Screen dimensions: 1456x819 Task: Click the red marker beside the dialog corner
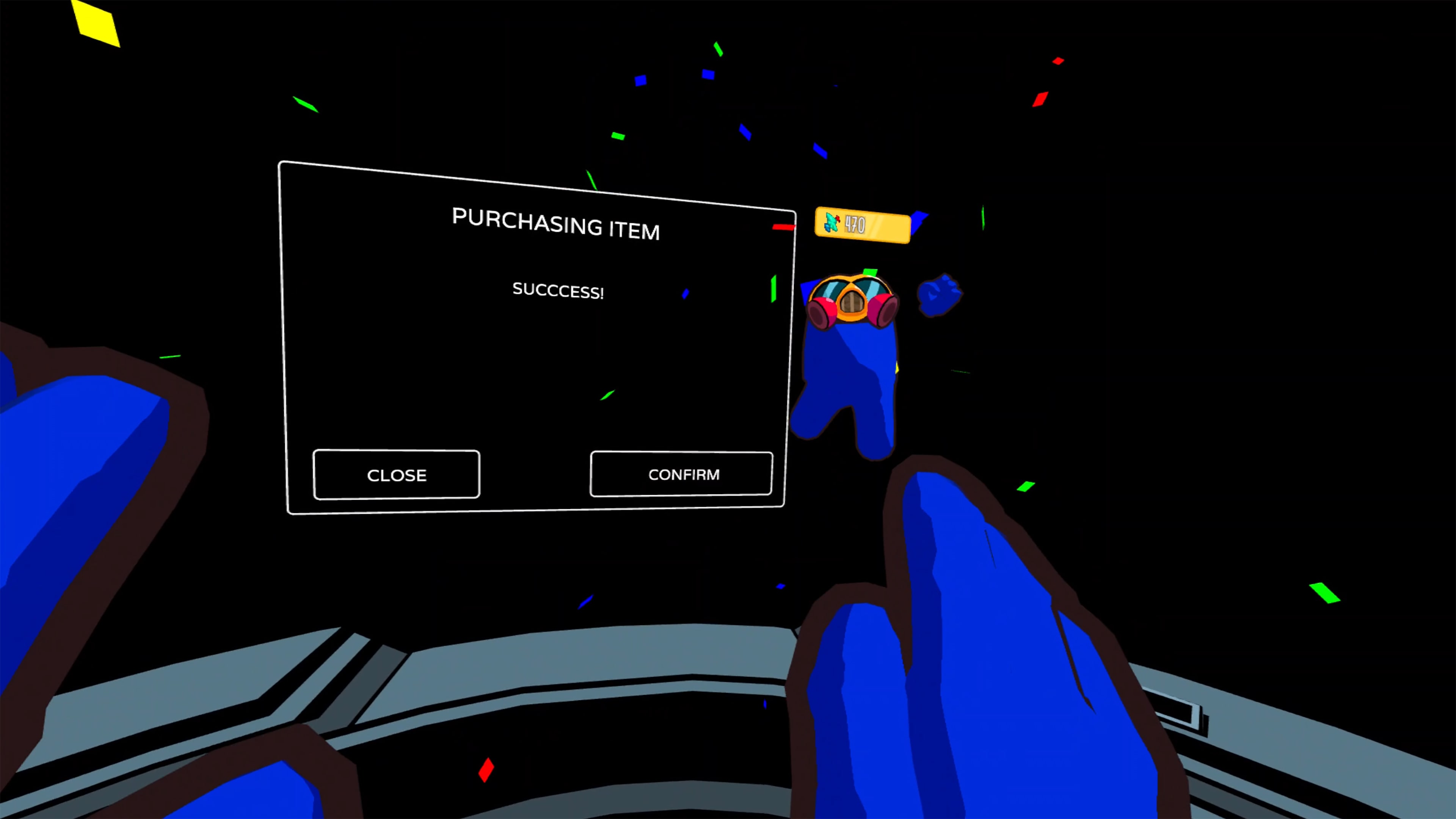(x=783, y=226)
